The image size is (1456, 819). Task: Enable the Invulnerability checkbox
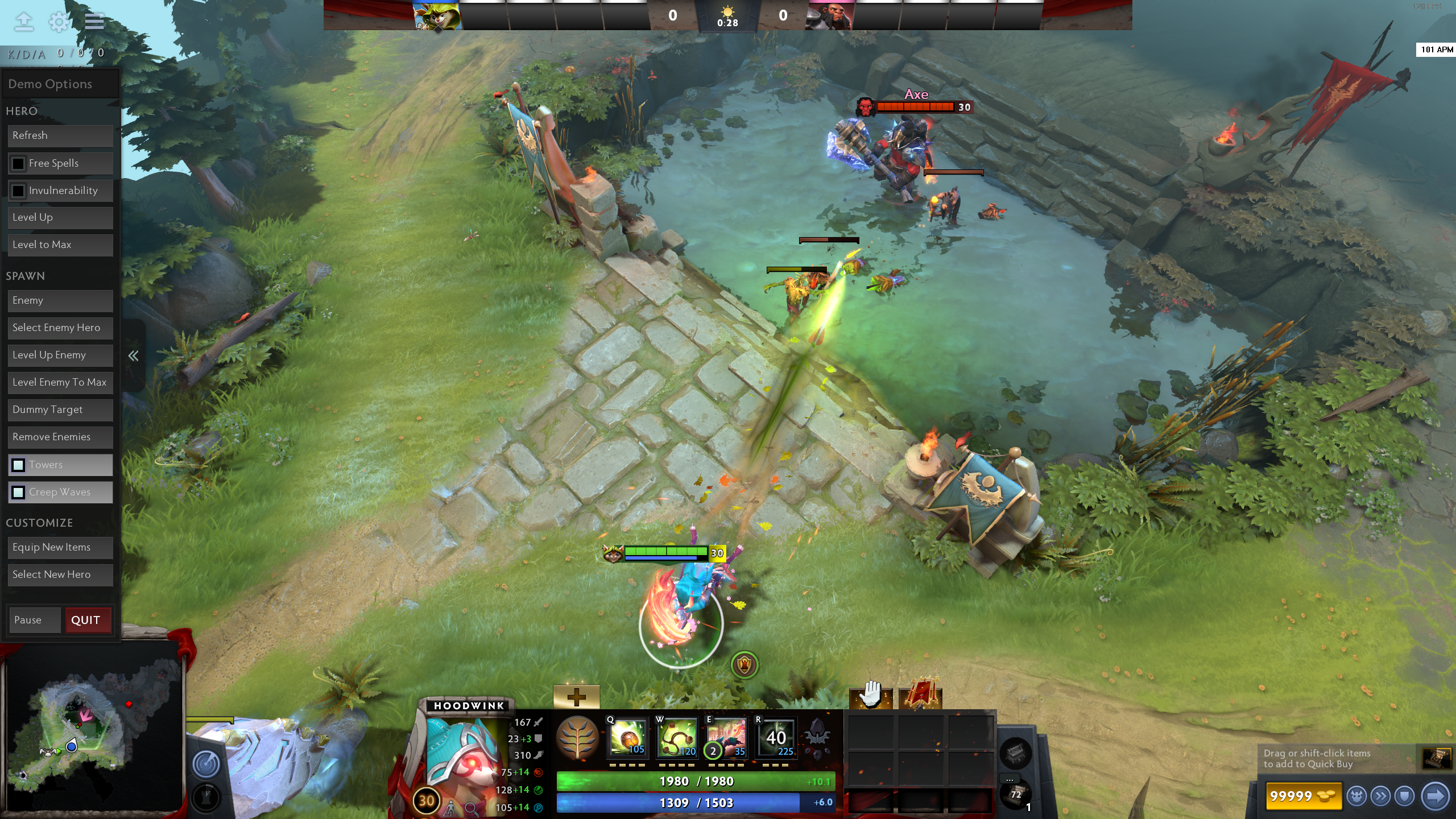click(x=18, y=191)
